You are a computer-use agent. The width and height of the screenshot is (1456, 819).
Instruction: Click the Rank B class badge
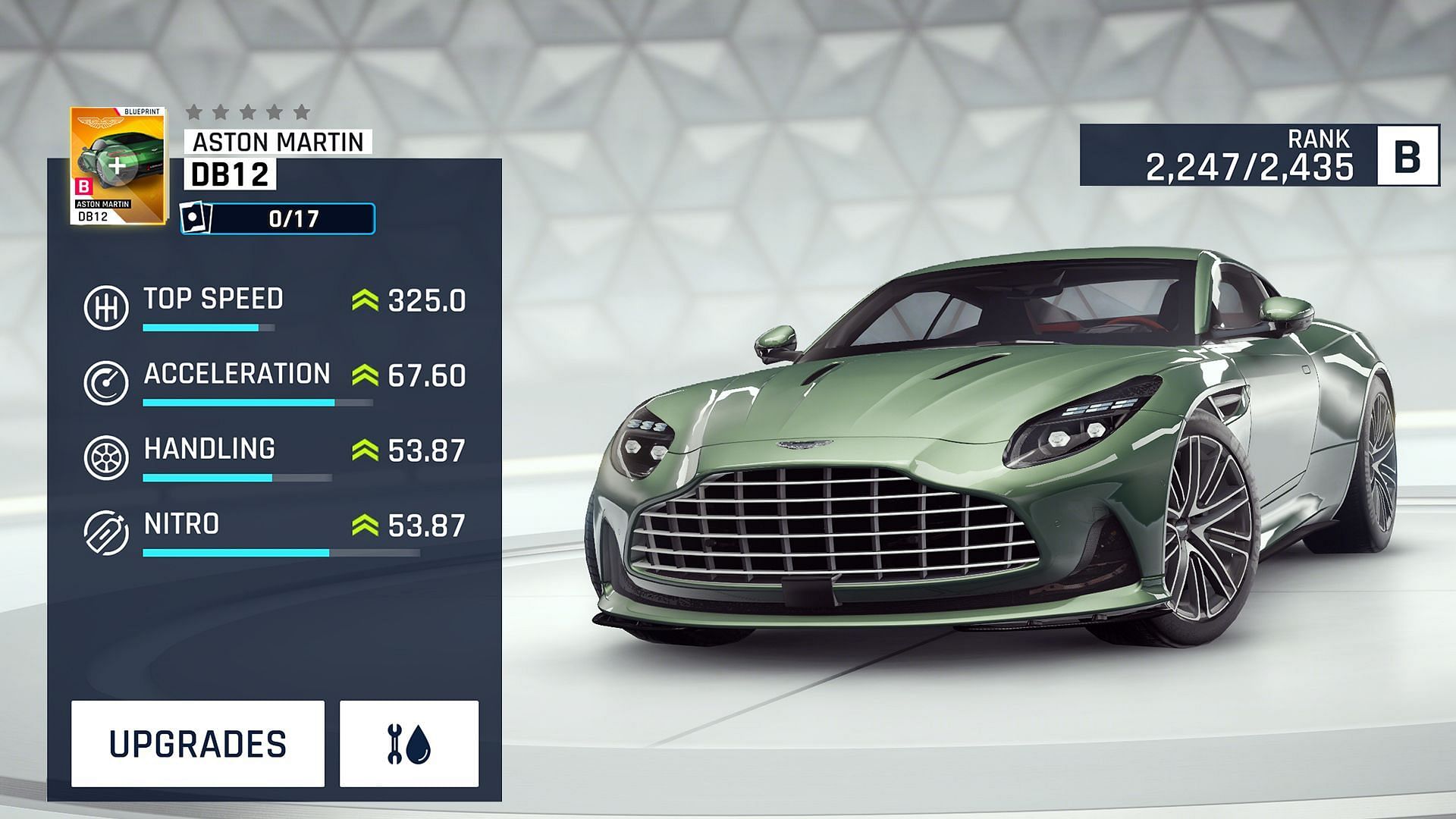pos(1407,156)
